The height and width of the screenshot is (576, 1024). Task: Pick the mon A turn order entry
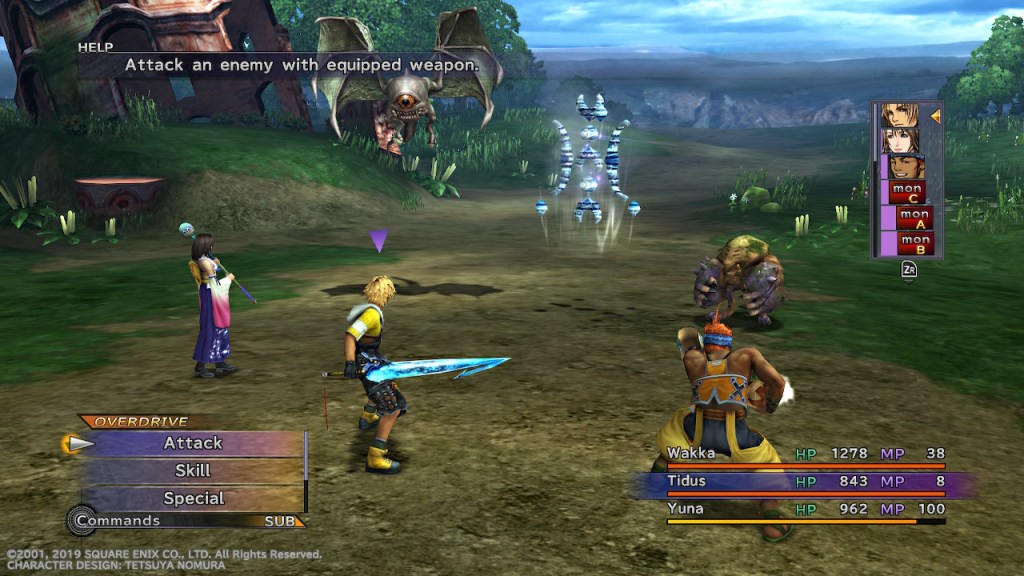point(913,217)
